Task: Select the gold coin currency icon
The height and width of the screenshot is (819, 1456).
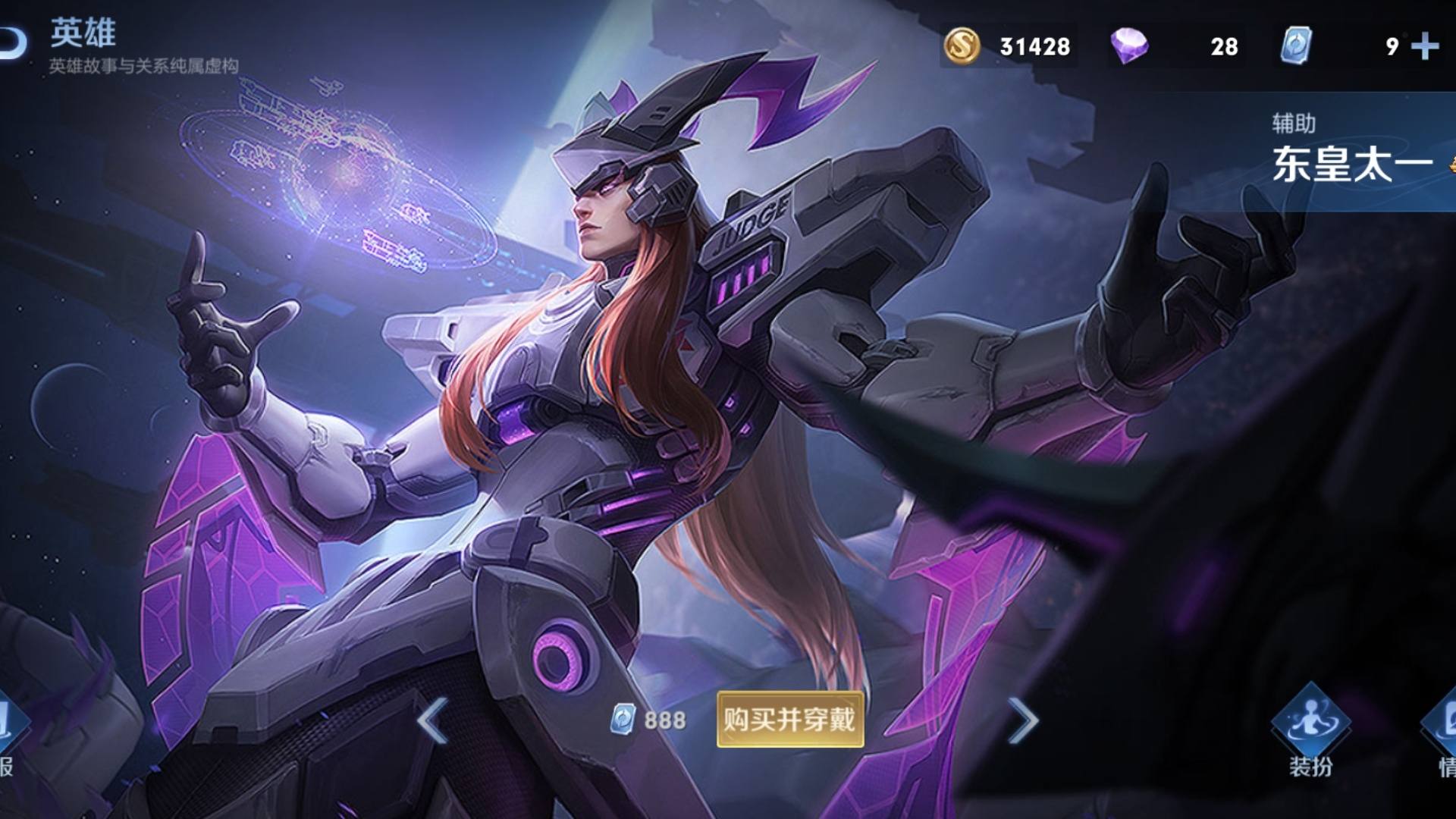Action: click(x=962, y=45)
